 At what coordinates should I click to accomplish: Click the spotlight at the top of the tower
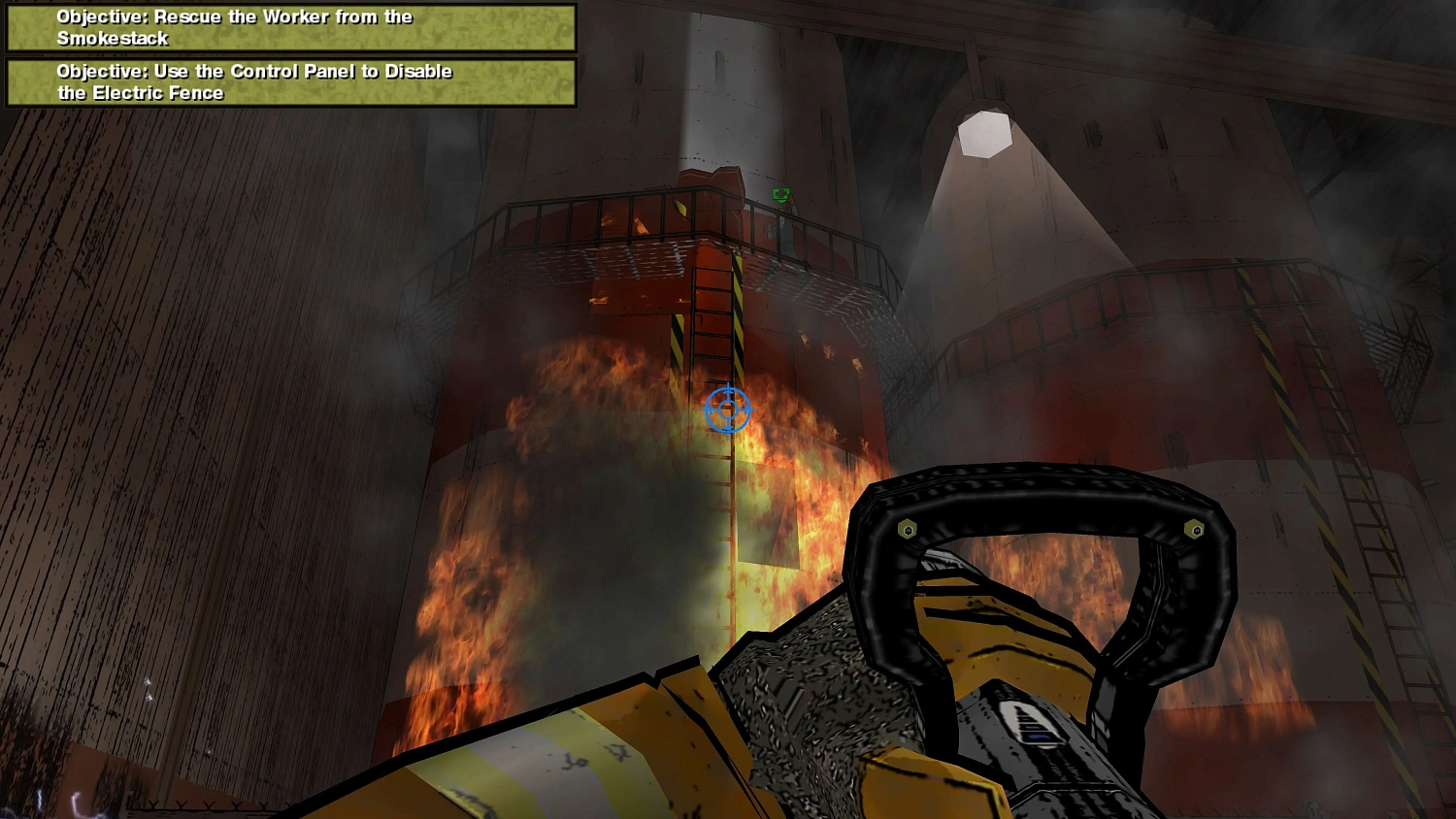(985, 131)
